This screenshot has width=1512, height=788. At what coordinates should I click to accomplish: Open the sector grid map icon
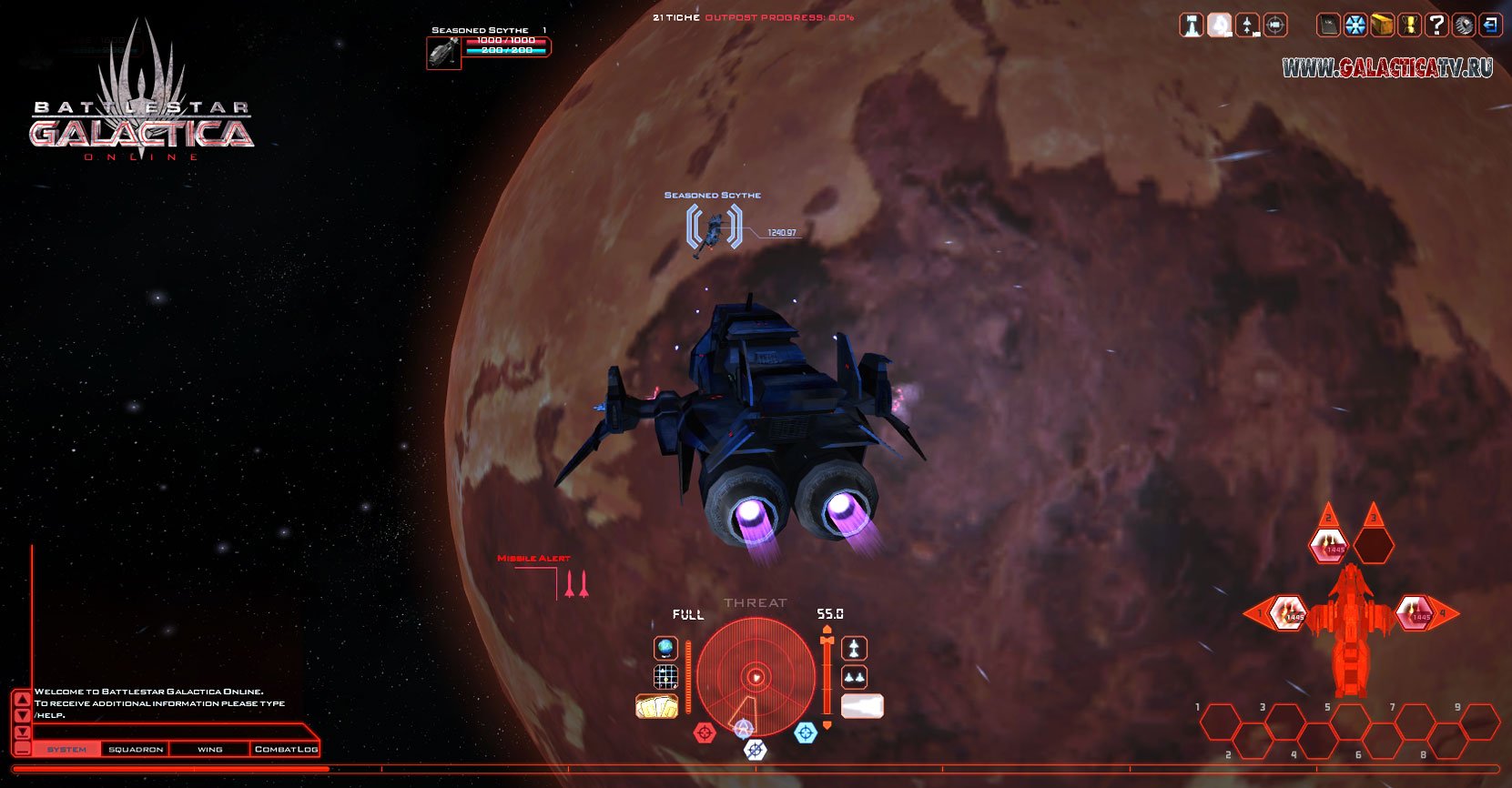click(x=666, y=677)
